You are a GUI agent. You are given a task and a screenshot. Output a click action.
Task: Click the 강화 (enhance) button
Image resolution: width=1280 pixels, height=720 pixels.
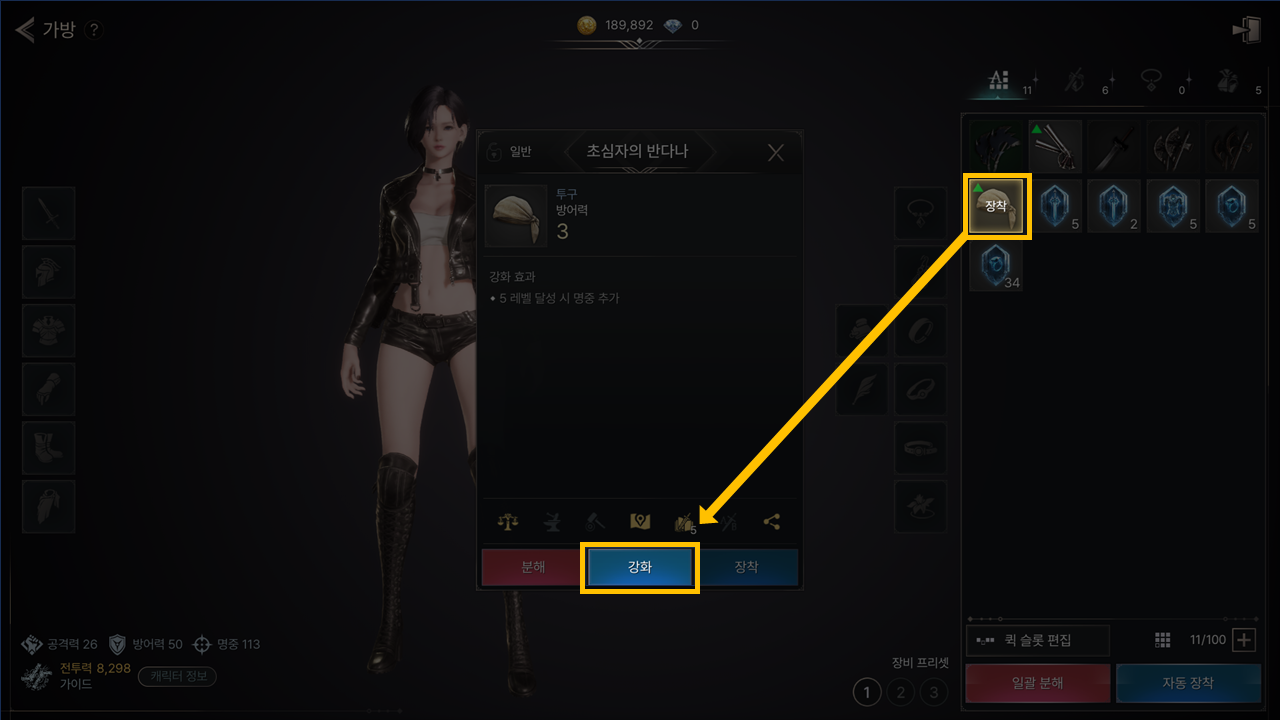[639, 567]
